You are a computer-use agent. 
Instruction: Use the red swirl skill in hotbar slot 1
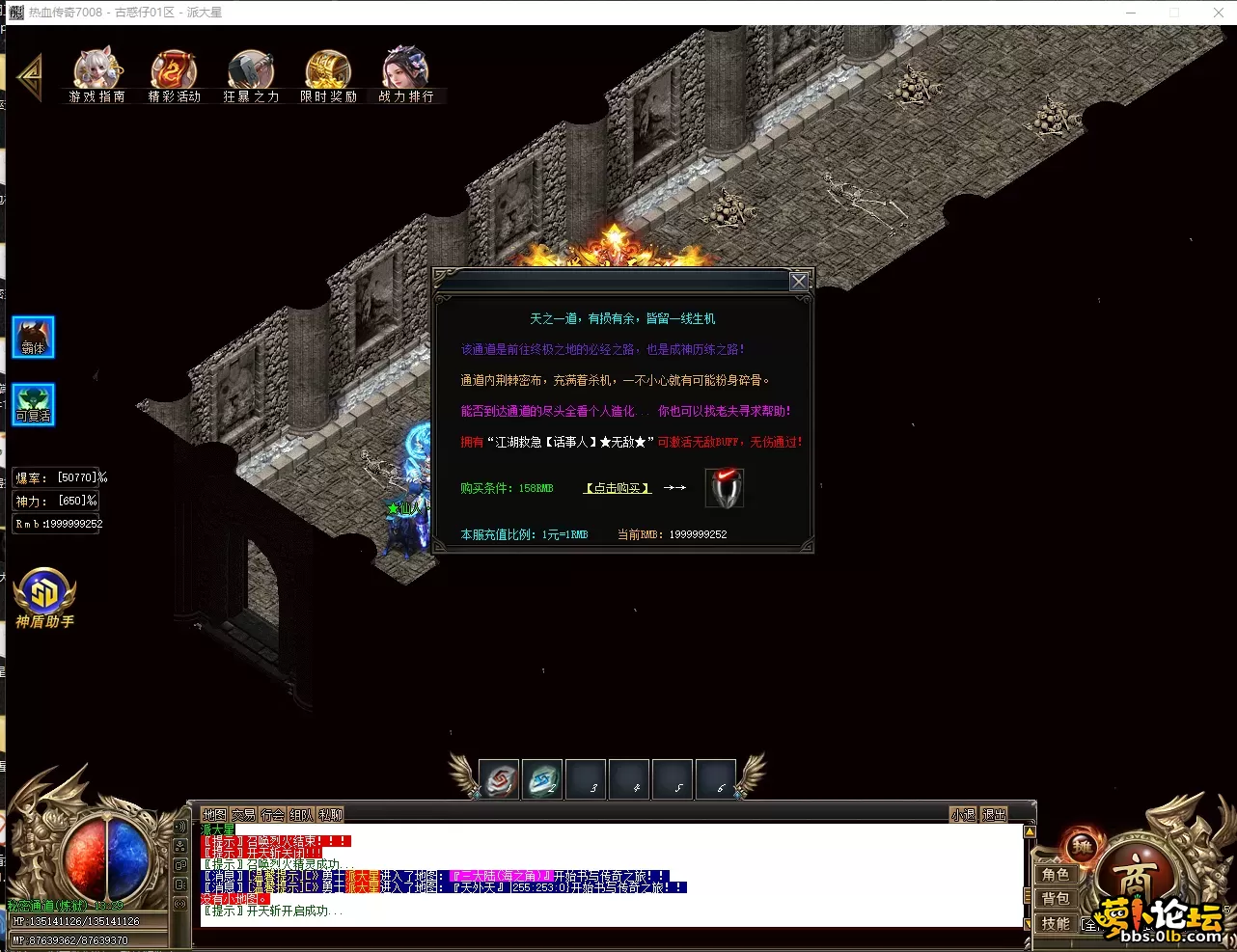pyautogui.click(x=499, y=779)
